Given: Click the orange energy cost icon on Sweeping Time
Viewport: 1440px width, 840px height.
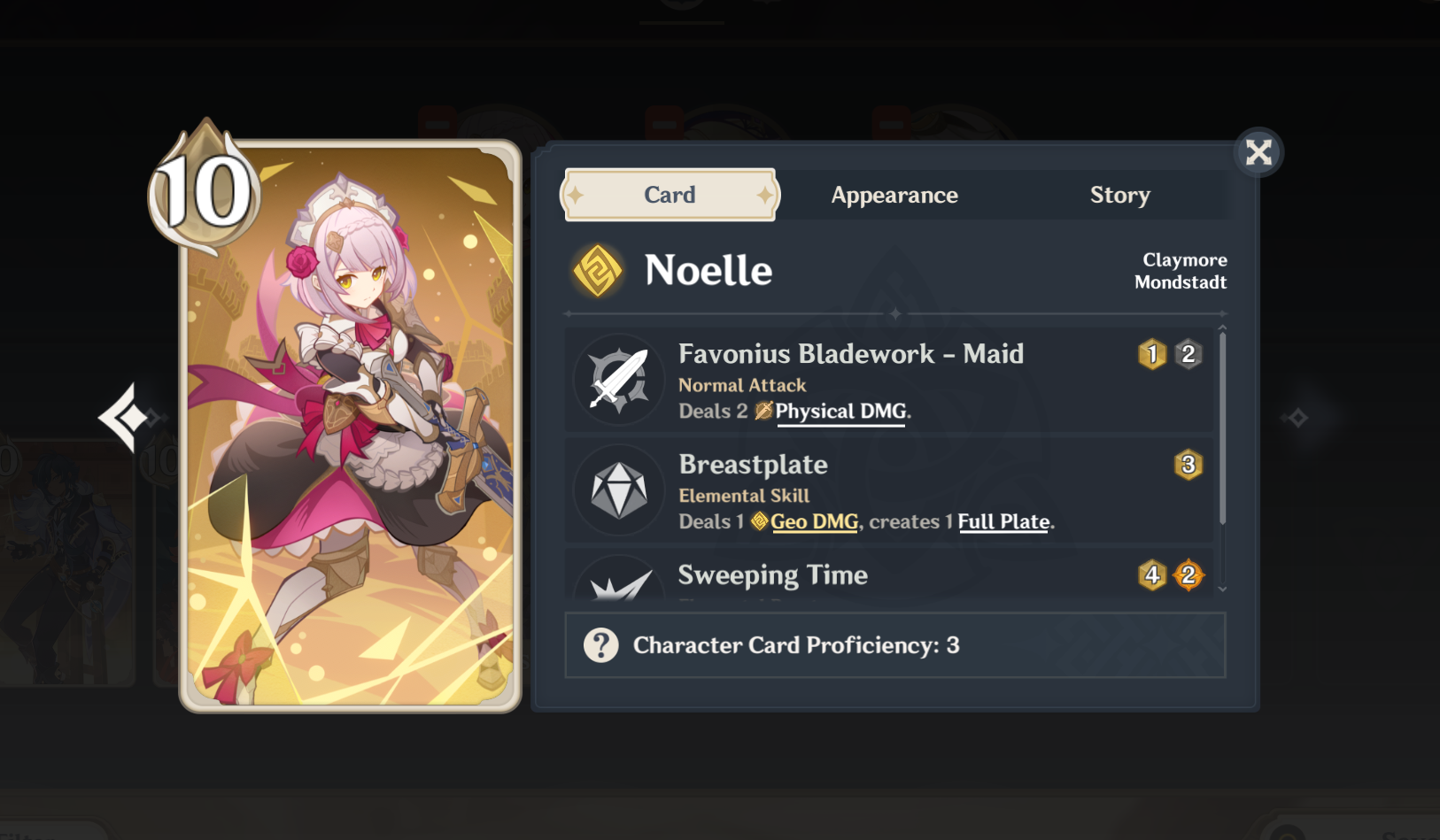Looking at the screenshot, I should (1189, 575).
